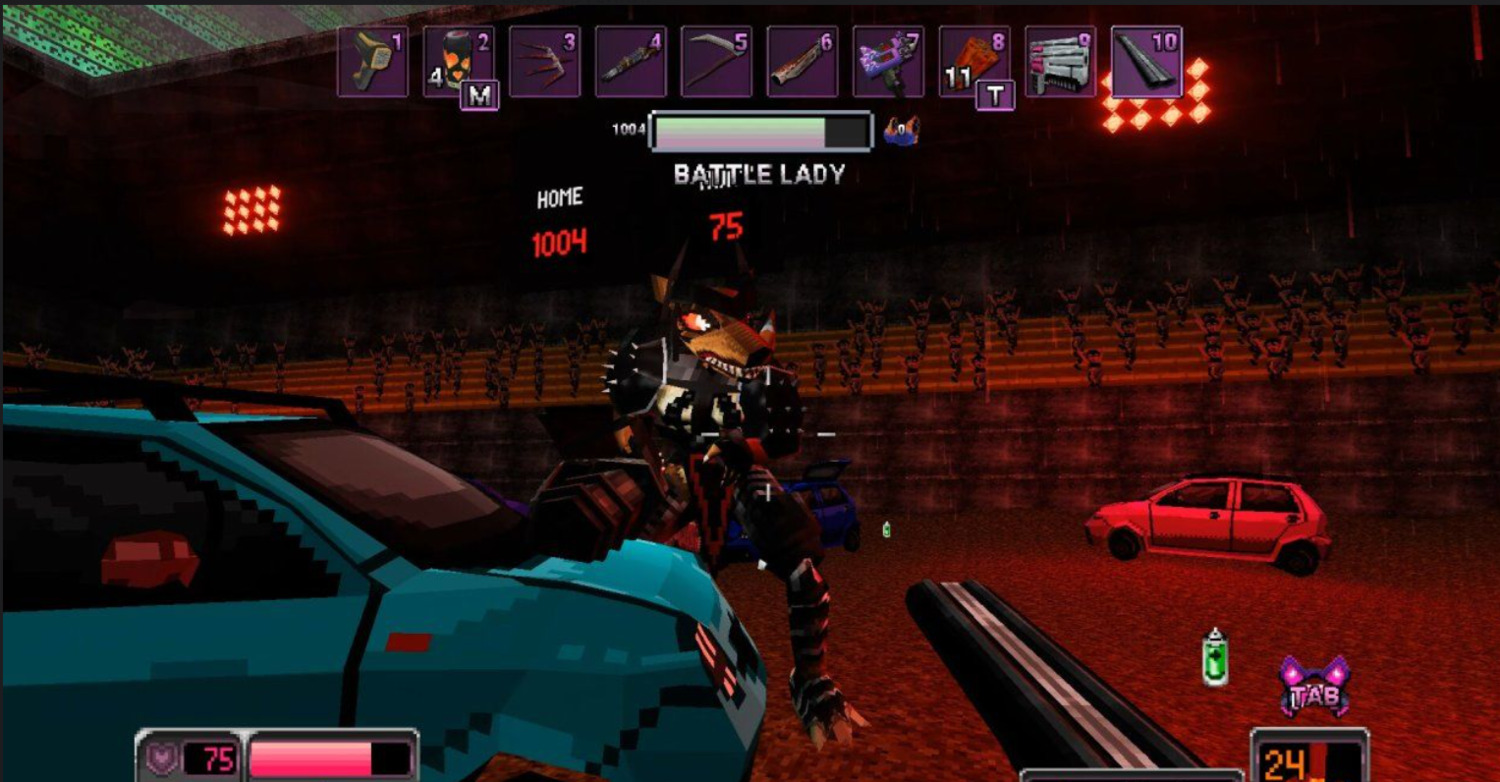Select the black double-barrel weapon in slot 10

point(1146,62)
